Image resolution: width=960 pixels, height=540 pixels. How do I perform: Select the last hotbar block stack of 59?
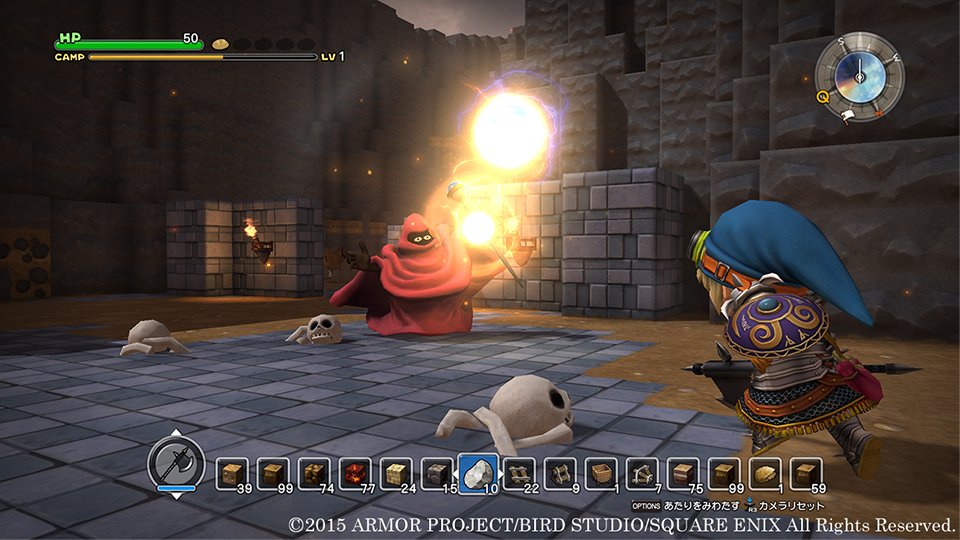[x=806, y=473]
